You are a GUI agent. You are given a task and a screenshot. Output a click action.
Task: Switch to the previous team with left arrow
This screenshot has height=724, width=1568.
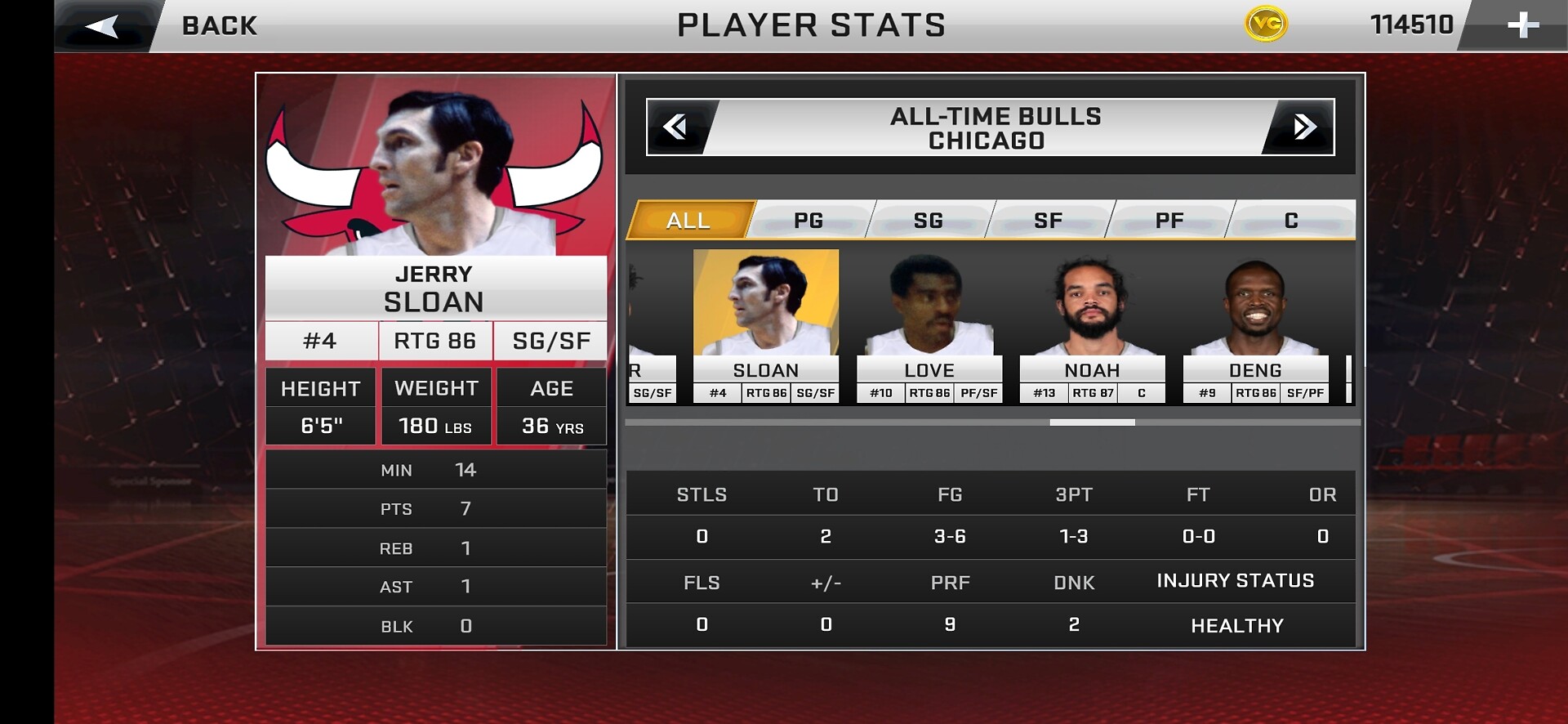pyautogui.click(x=676, y=127)
